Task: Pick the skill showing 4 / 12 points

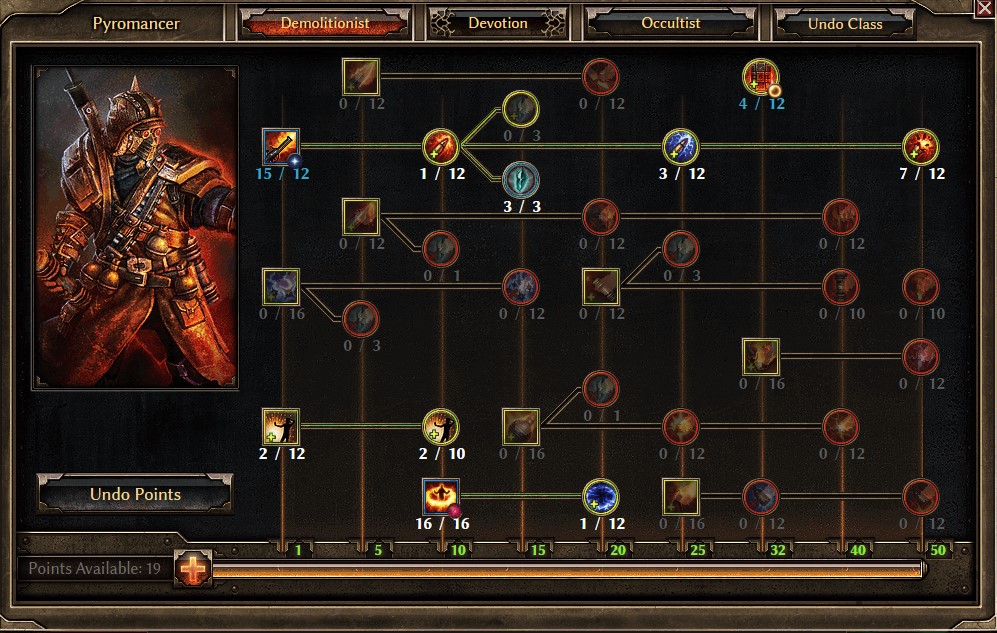Action: 761,77
